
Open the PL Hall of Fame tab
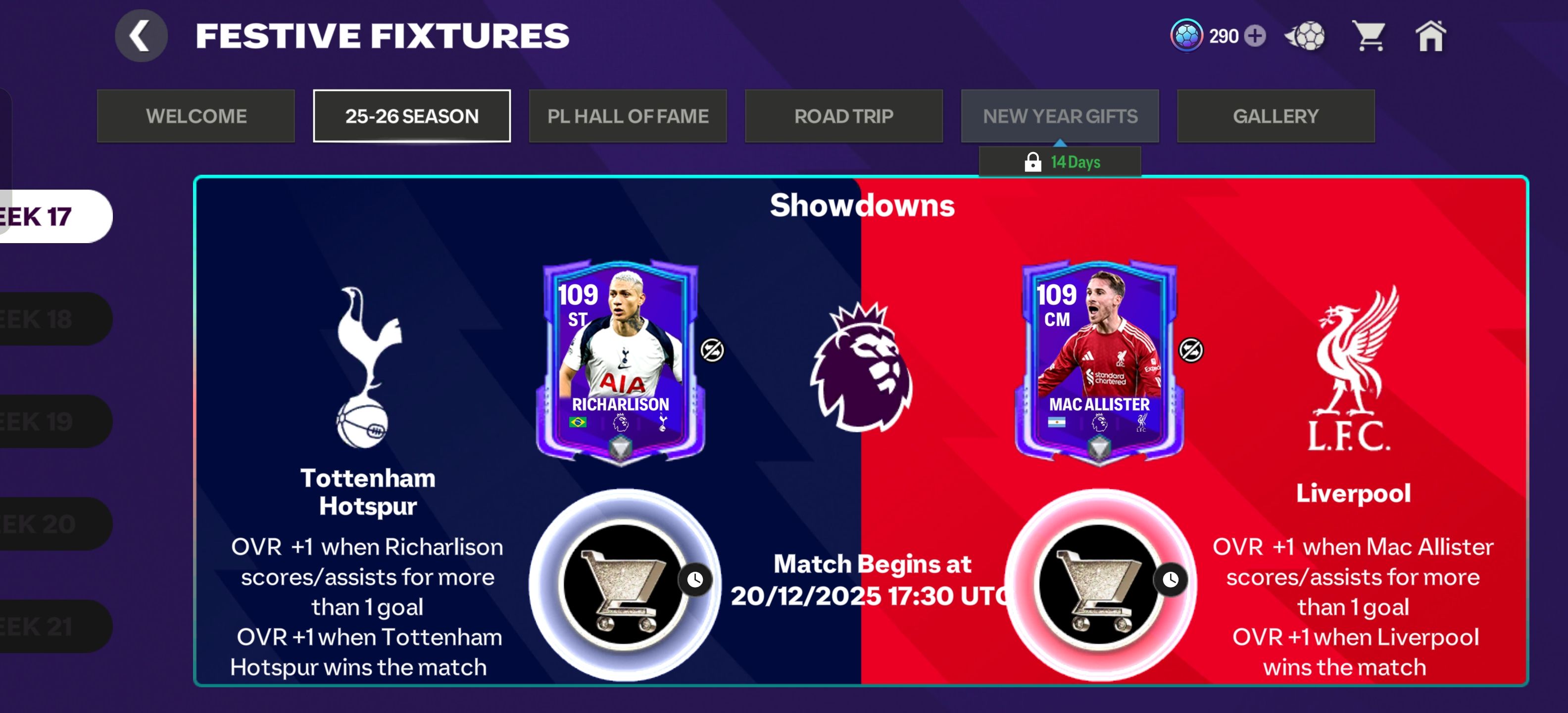628,116
